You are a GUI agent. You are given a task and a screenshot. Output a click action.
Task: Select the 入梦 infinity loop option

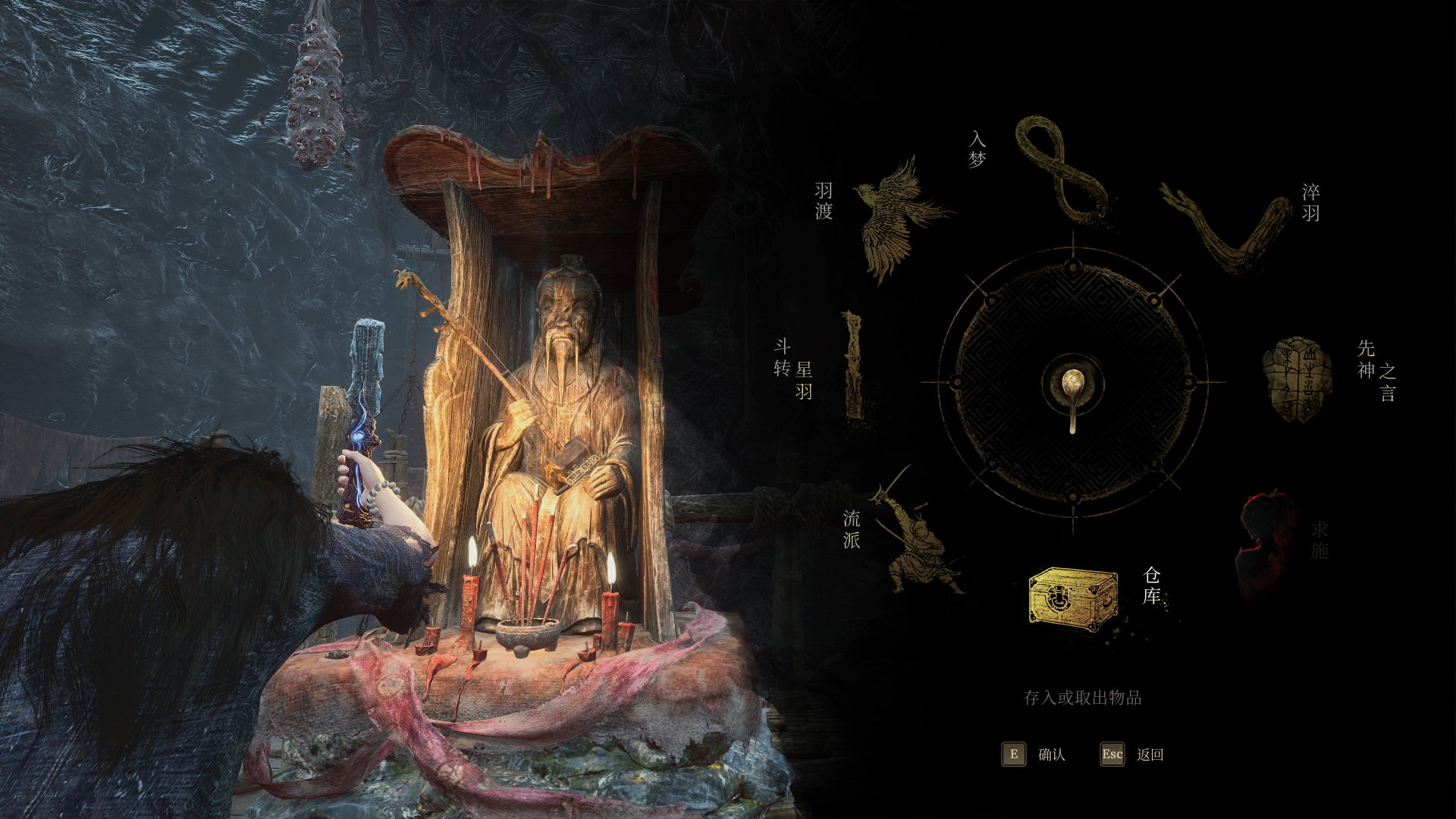click(1061, 171)
